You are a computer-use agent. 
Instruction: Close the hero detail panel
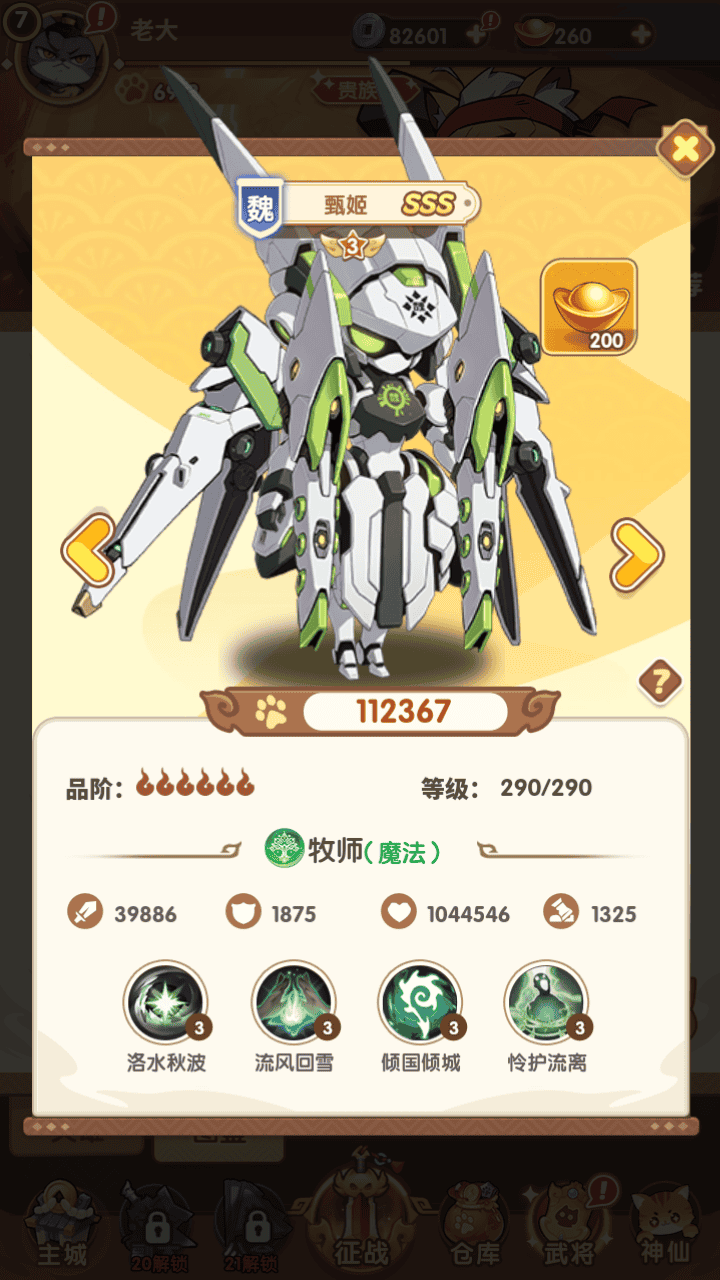pyautogui.click(x=685, y=150)
